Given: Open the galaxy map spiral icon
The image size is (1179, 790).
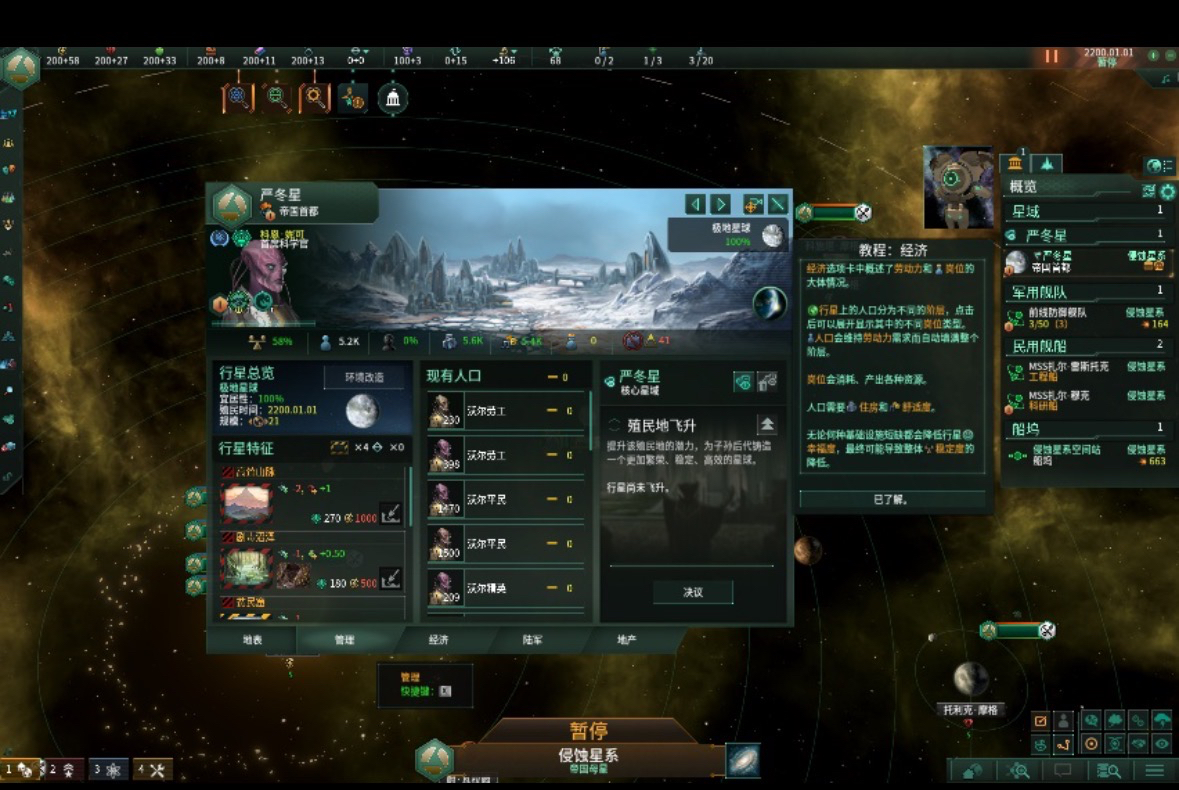Looking at the screenshot, I should tap(742, 760).
